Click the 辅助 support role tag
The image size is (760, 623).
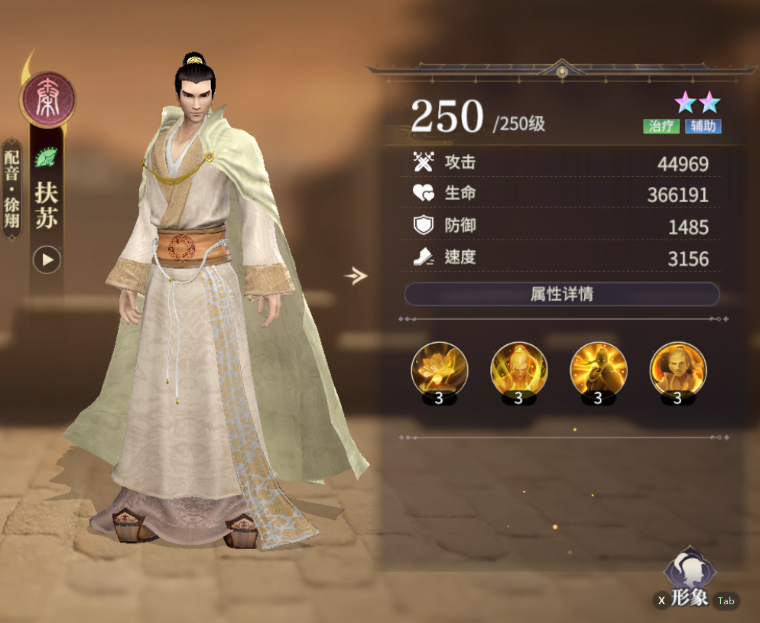pyautogui.click(x=703, y=127)
